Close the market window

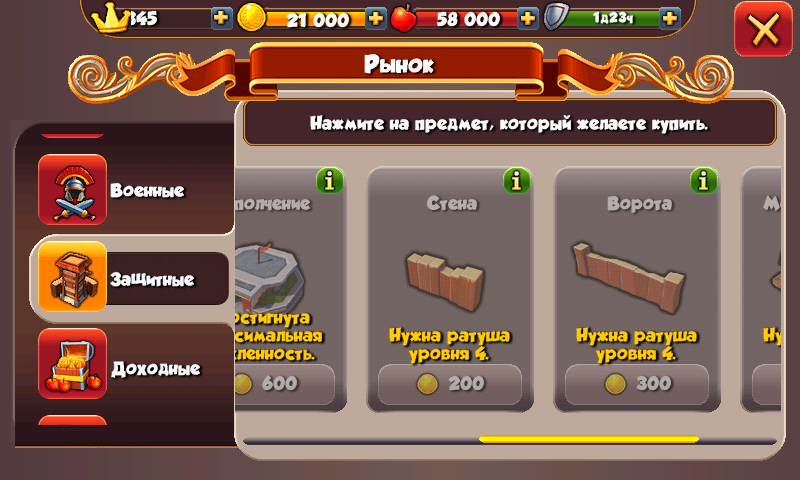tap(763, 30)
